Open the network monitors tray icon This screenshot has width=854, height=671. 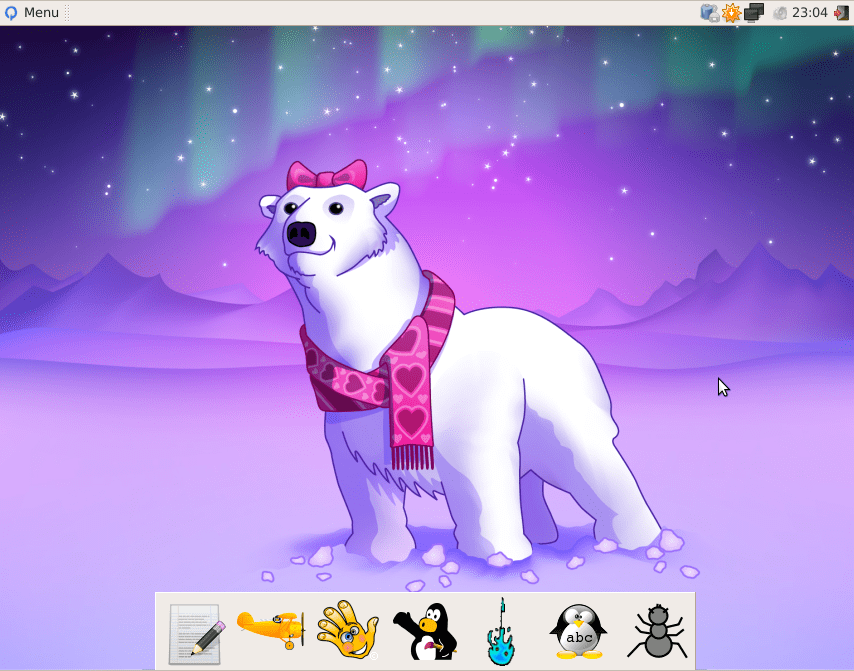tap(754, 13)
